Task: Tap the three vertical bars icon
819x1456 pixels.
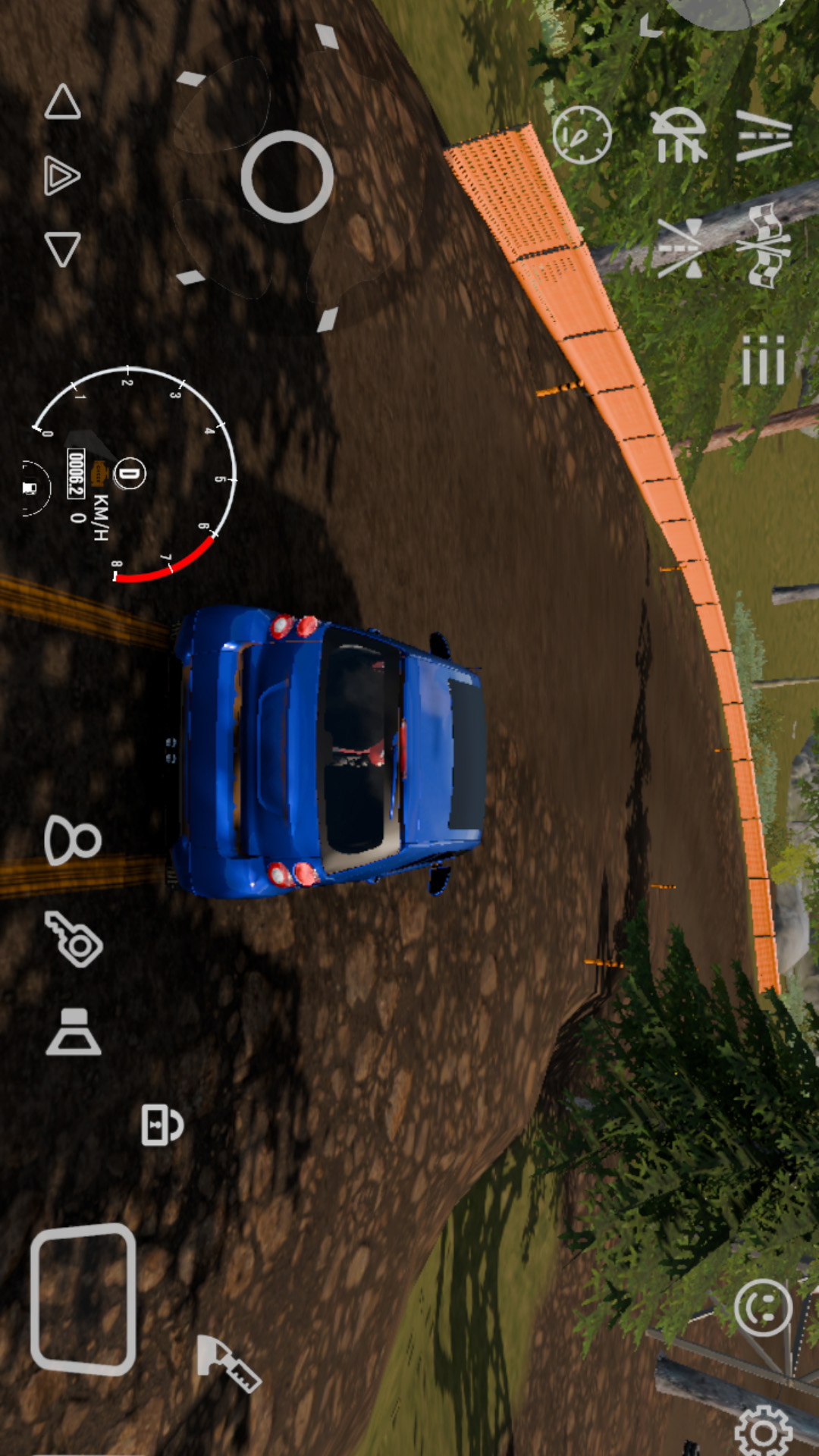Action: [x=763, y=360]
